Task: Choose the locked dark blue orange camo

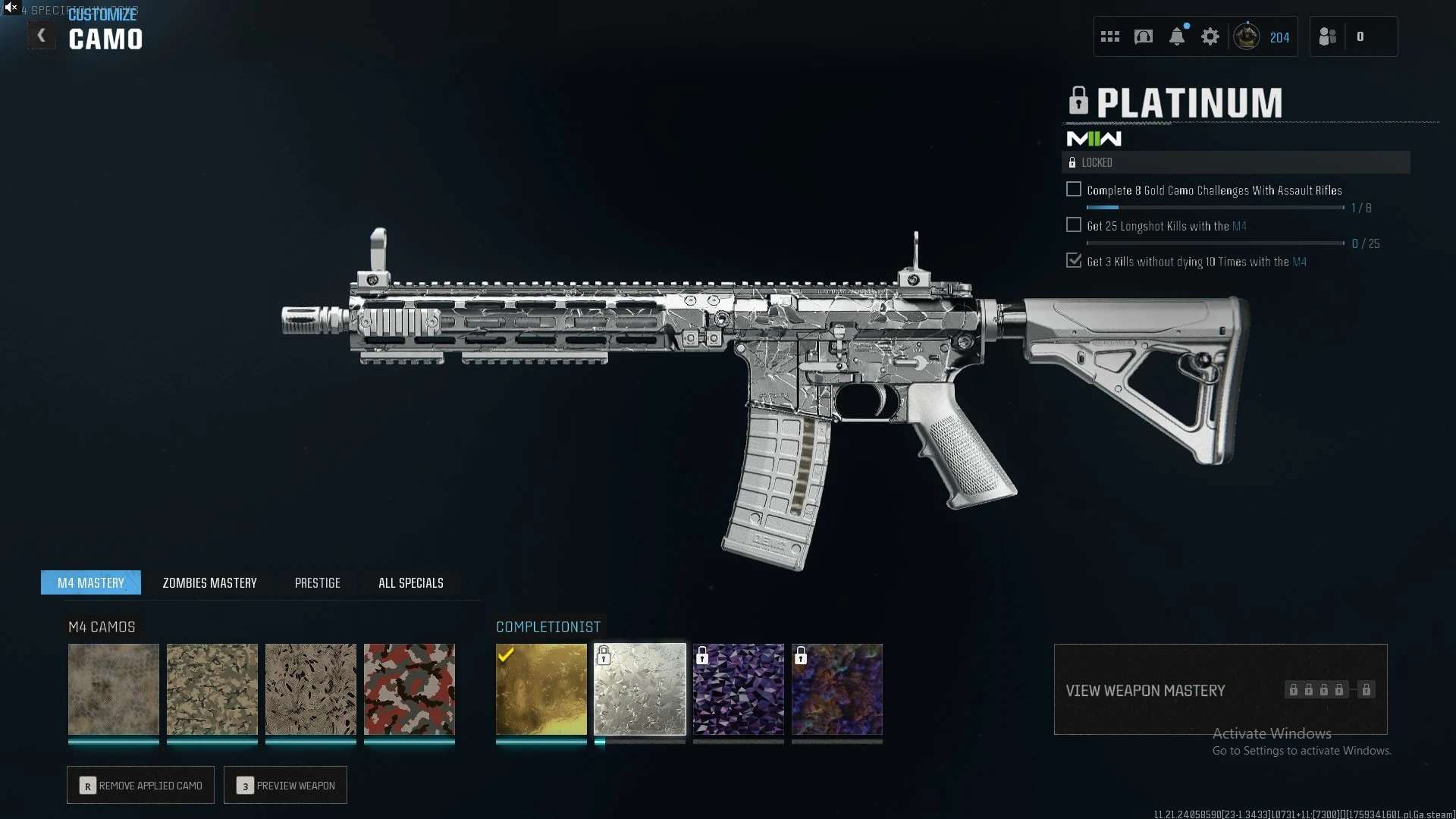Action: [x=837, y=689]
